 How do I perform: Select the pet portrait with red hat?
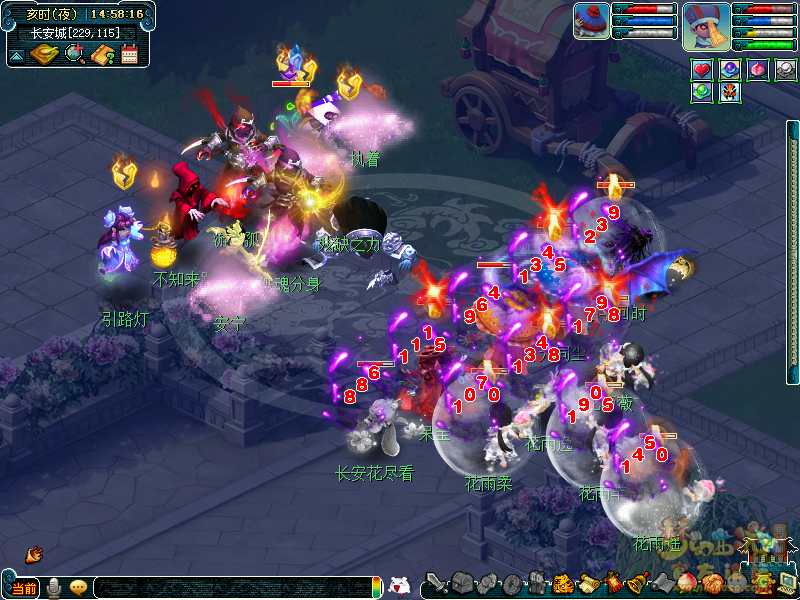pyautogui.click(x=591, y=20)
